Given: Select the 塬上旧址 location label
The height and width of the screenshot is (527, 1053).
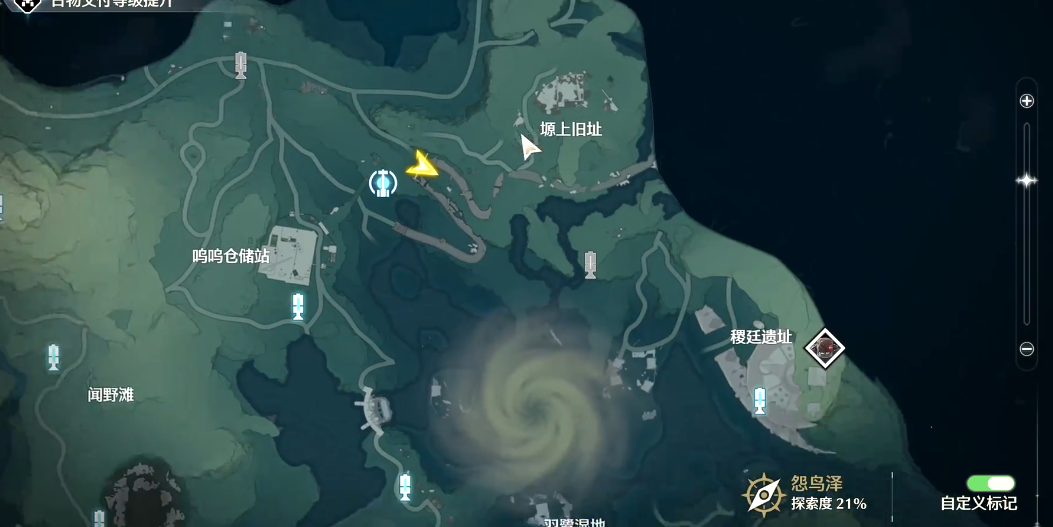Looking at the screenshot, I should pos(571,129).
